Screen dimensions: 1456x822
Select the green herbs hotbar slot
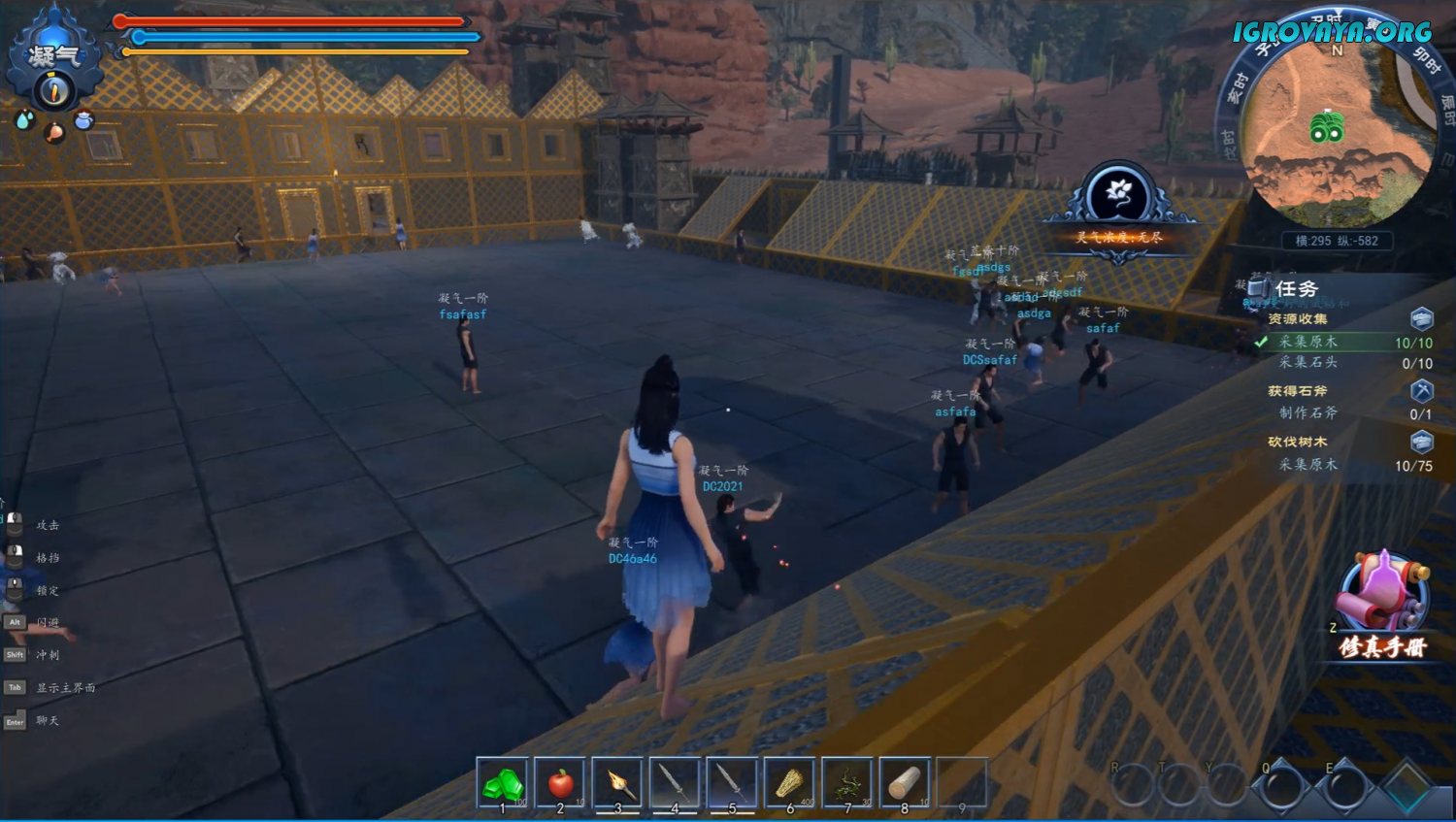point(847,783)
